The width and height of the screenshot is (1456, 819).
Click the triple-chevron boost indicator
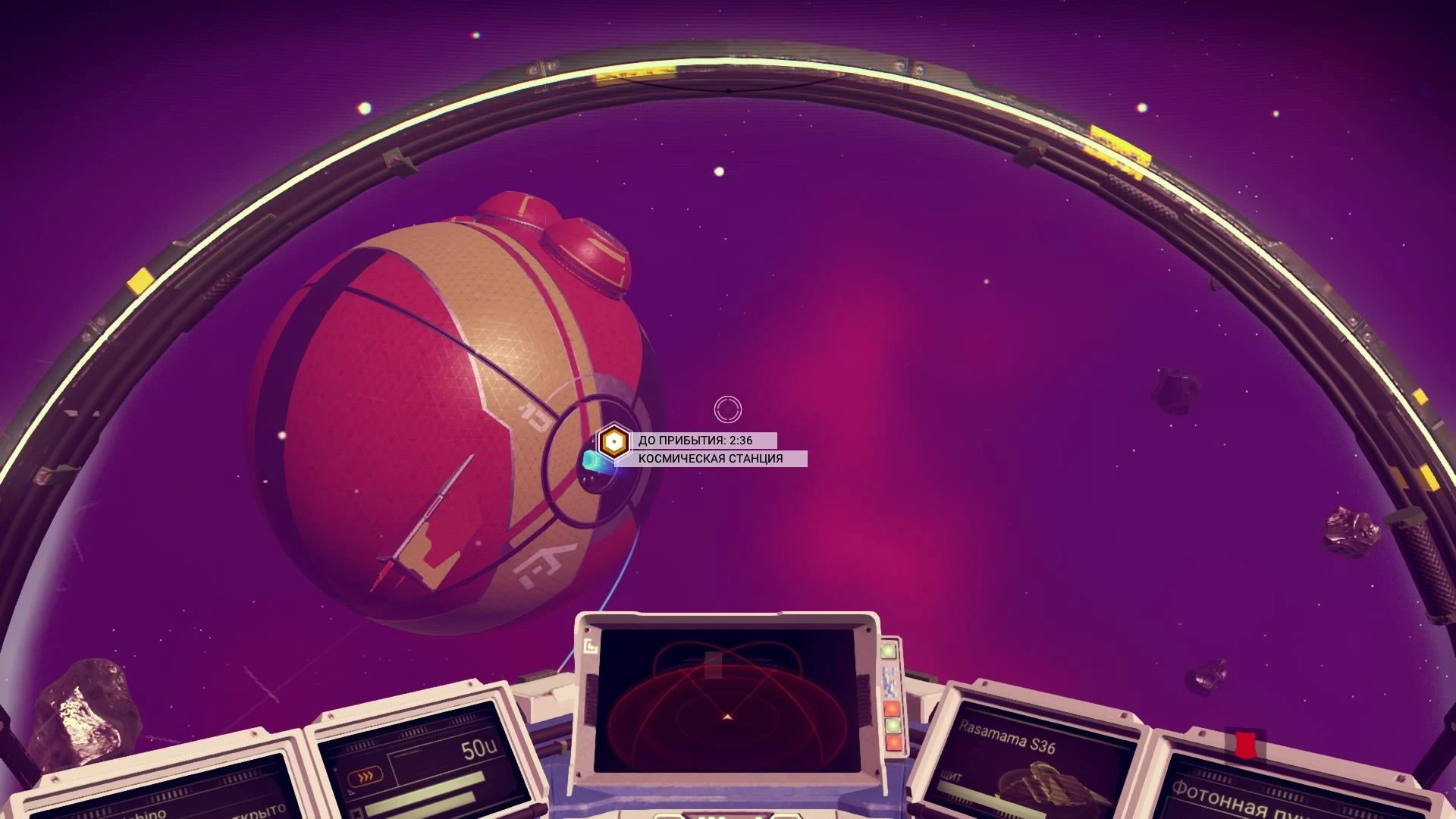[365, 776]
